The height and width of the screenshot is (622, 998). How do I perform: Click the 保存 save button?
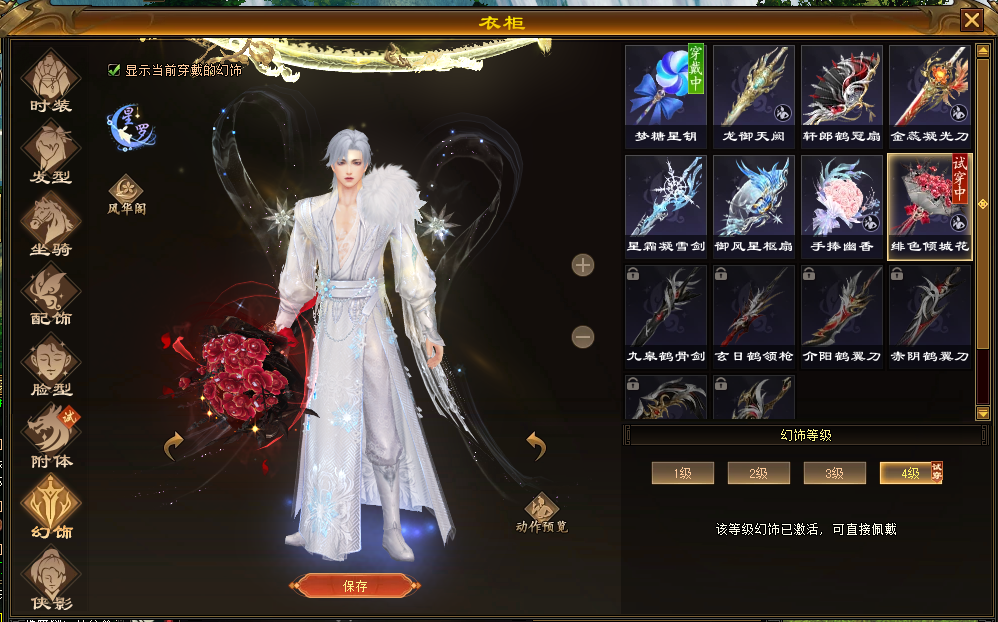click(354, 586)
